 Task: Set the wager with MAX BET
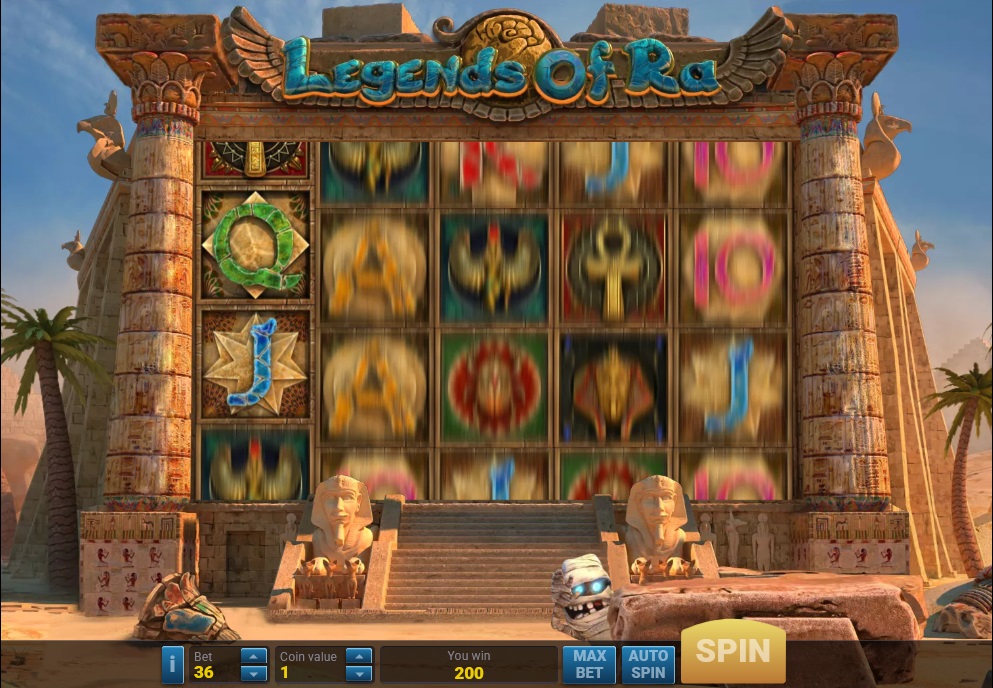click(589, 664)
